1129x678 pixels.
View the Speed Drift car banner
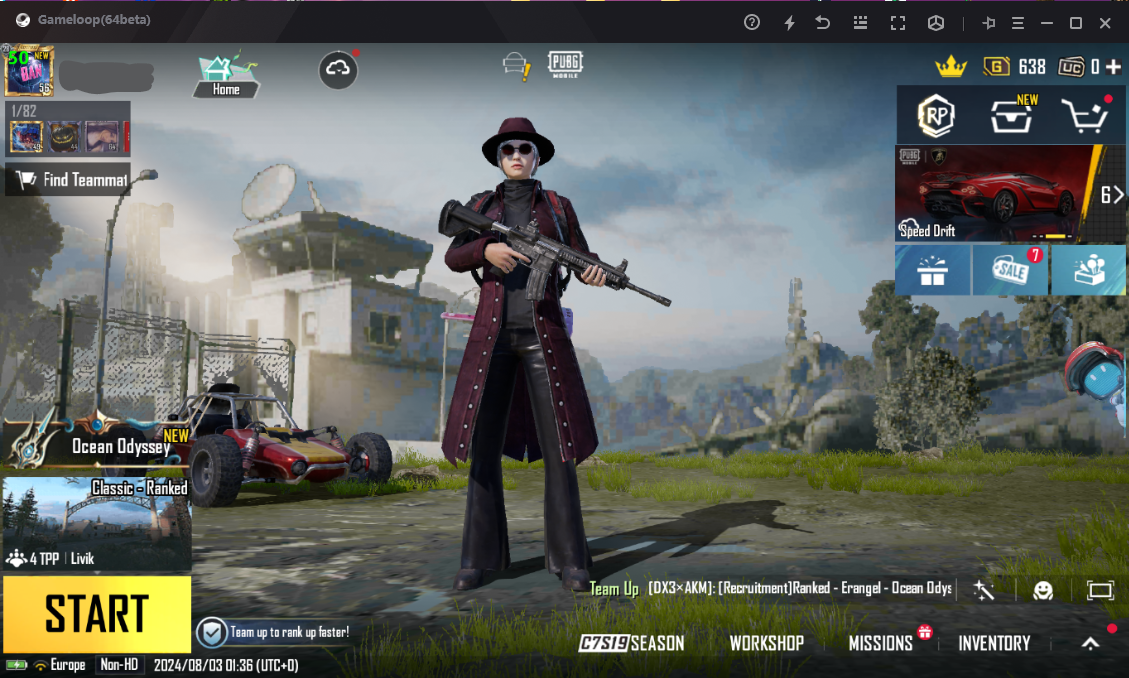coord(996,194)
